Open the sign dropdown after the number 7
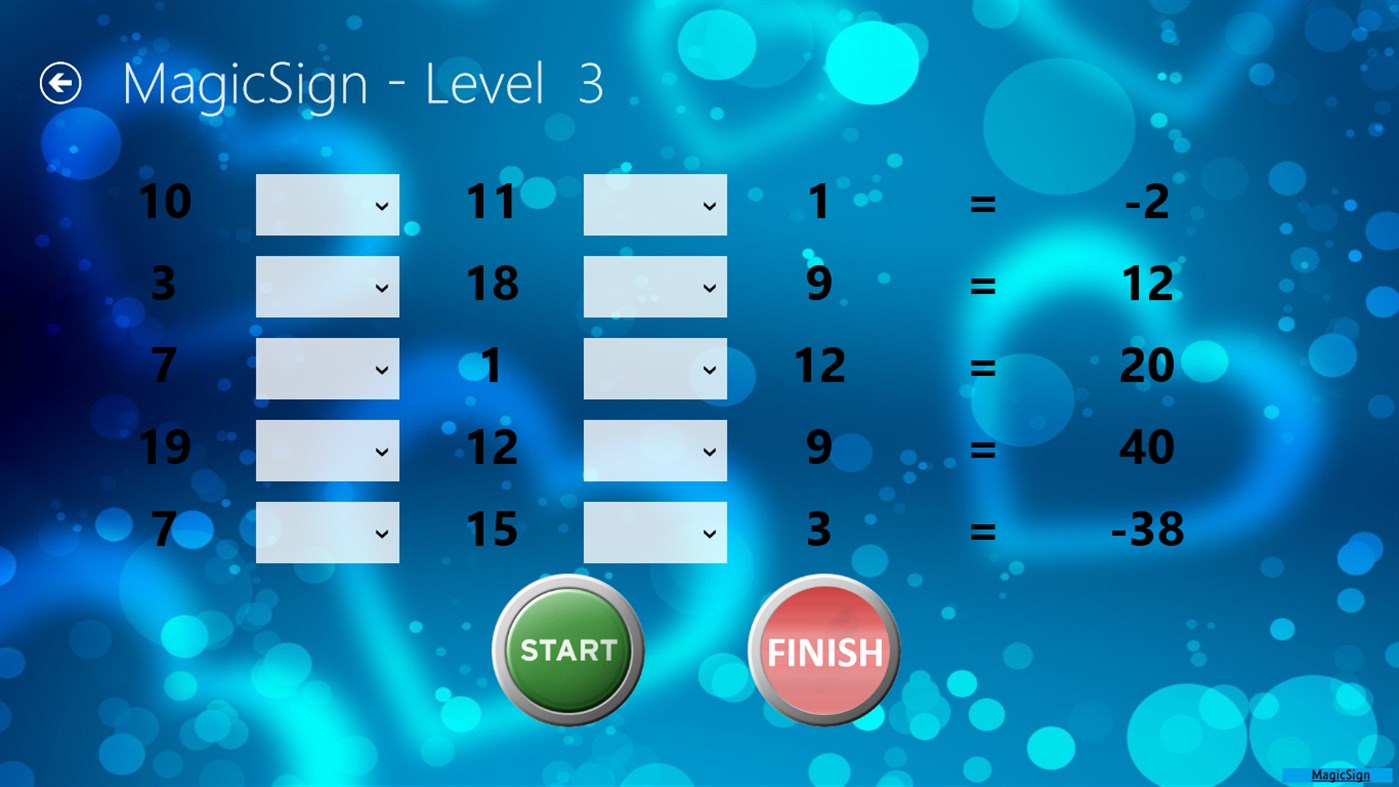This screenshot has width=1399, height=787. coord(327,368)
